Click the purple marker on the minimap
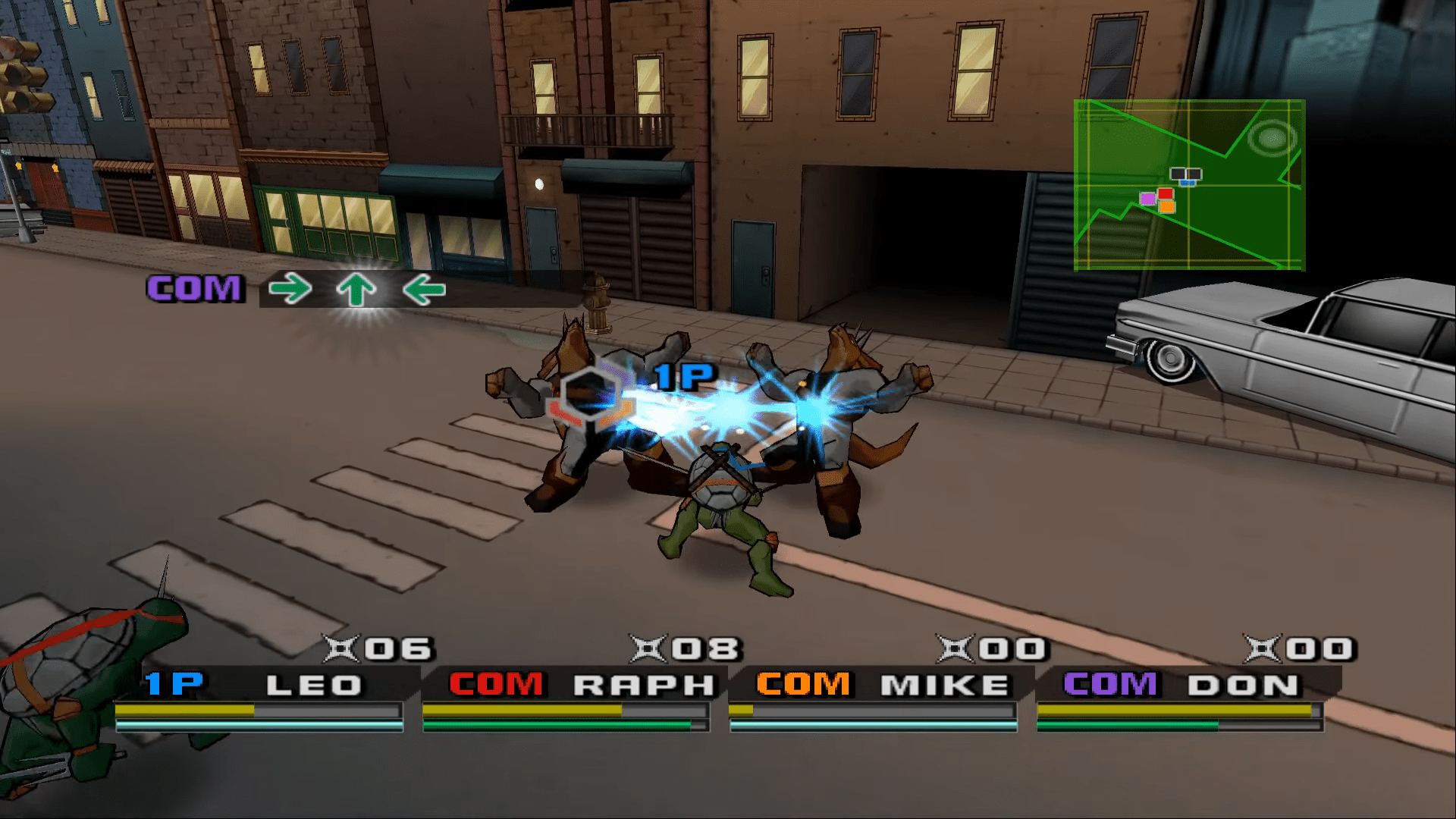The height and width of the screenshot is (819, 1456). point(1147,199)
